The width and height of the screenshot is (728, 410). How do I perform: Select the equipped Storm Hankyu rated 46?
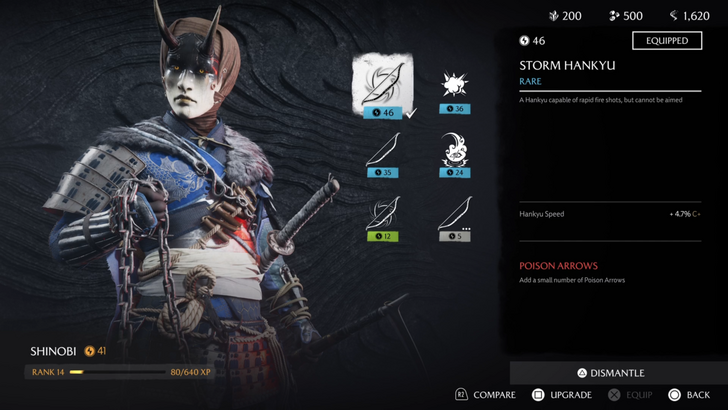pos(382,84)
